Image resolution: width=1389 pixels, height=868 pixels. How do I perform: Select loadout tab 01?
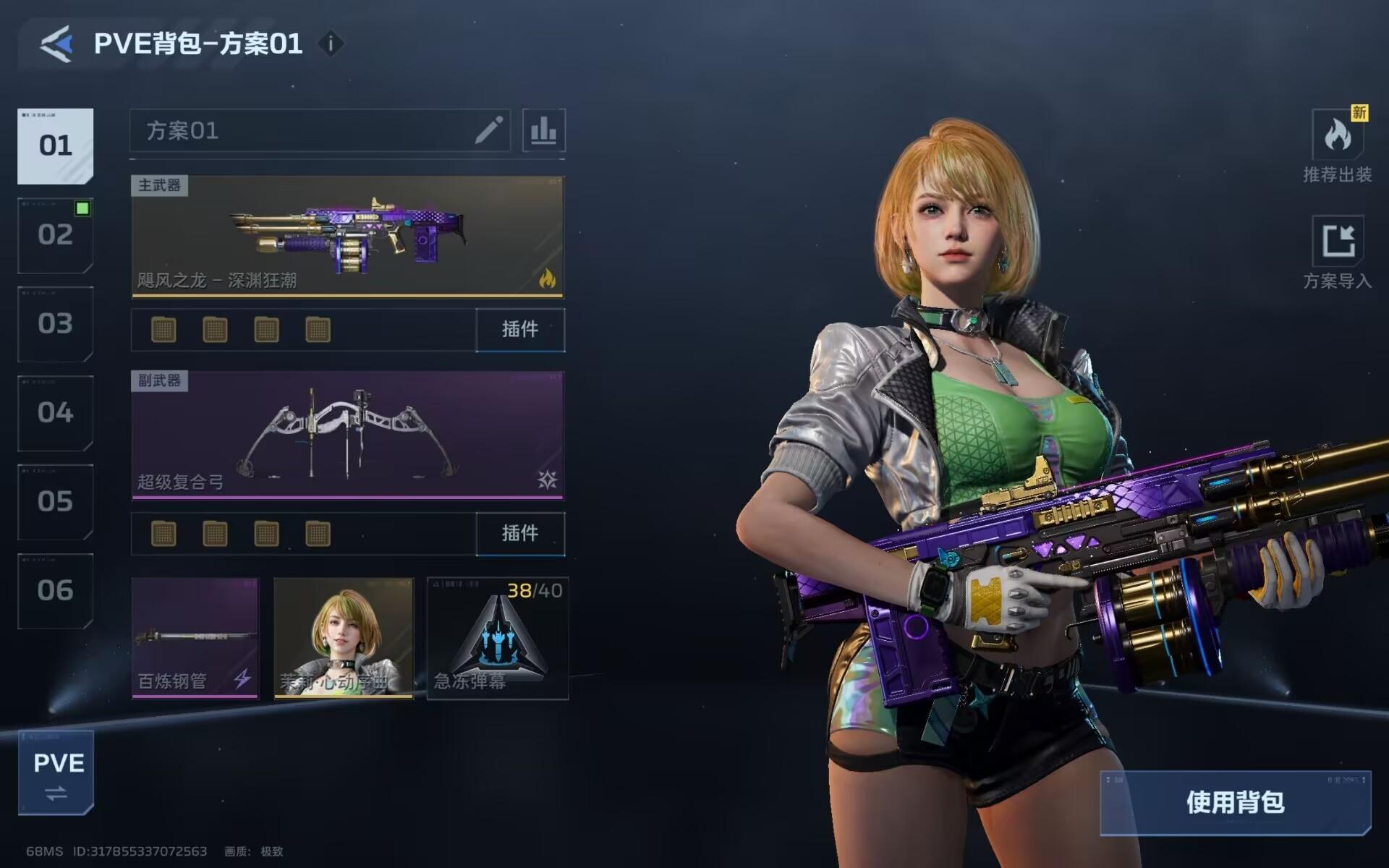[x=56, y=146]
